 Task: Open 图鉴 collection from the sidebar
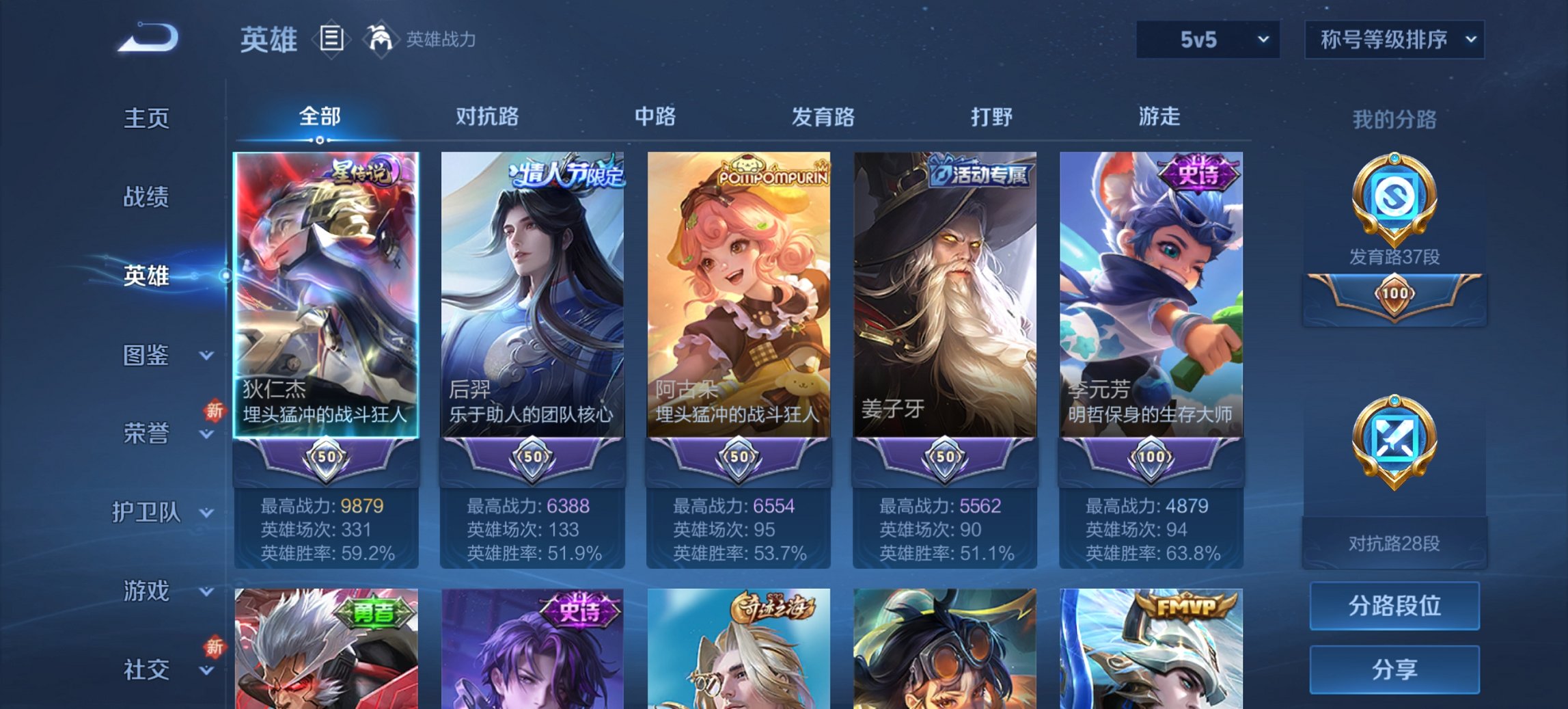click(146, 356)
